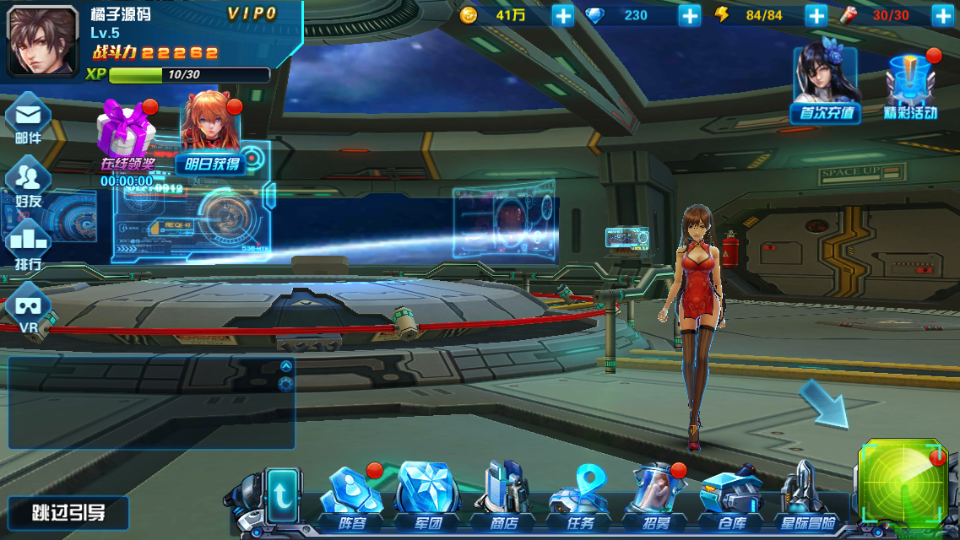Open the 阵容 lineup menu
Image resolution: width=960 pixels, height=540 pixels.
pyautogui.click(x=352, y=497)
